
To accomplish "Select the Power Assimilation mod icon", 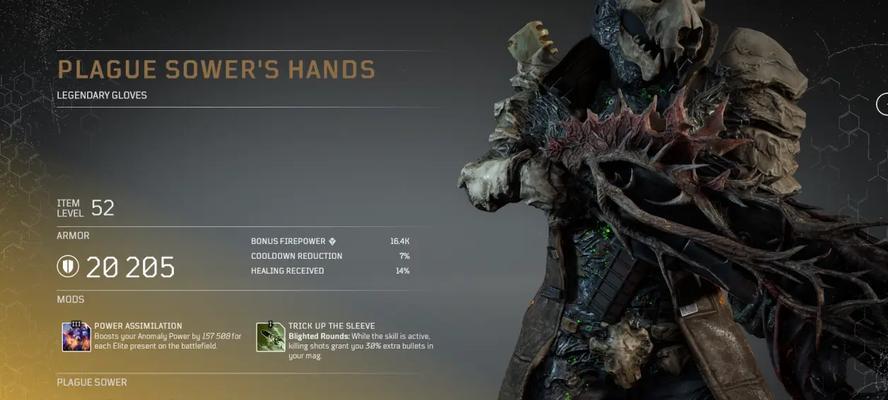I will pos(76,337).
